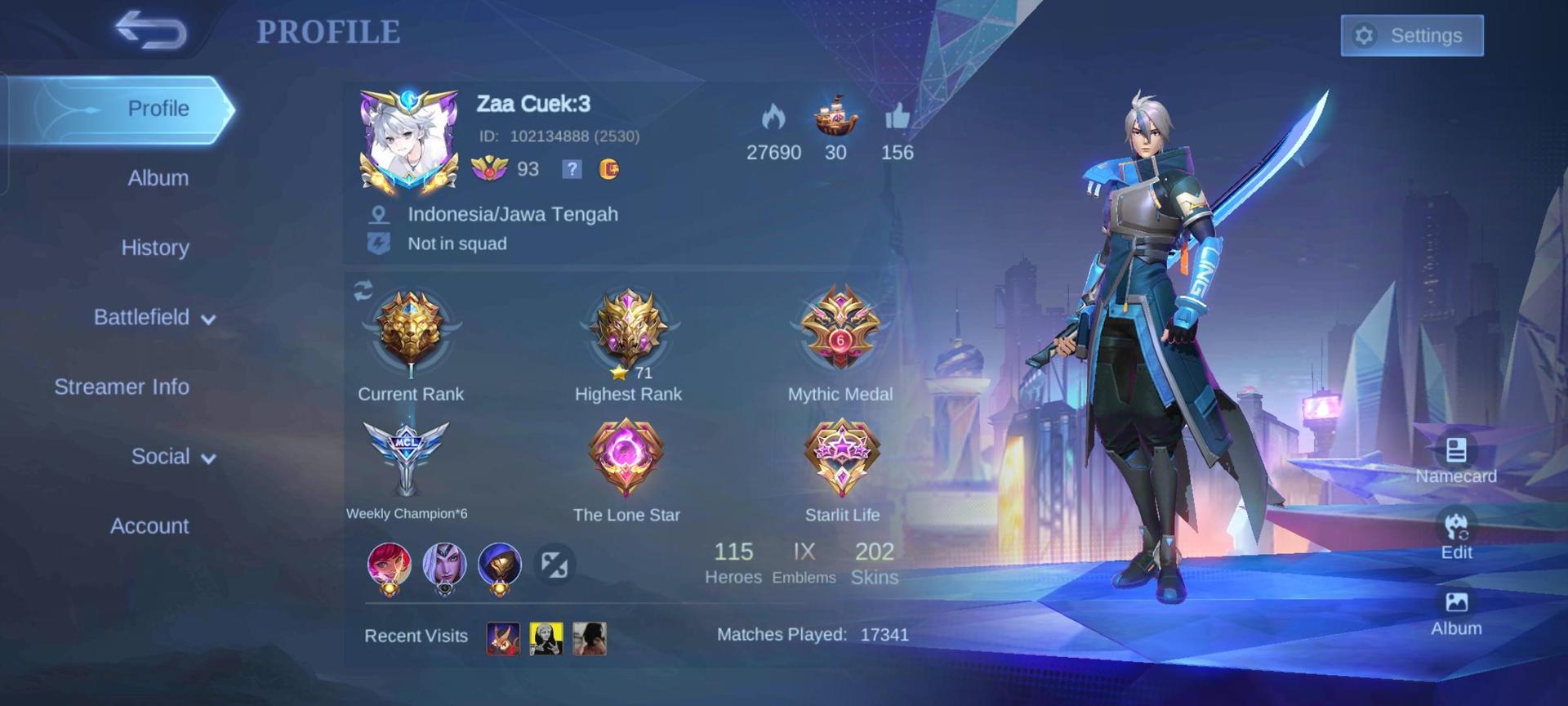
Task: Open the Weekly Champion achievement
Action: coord(406,458)
